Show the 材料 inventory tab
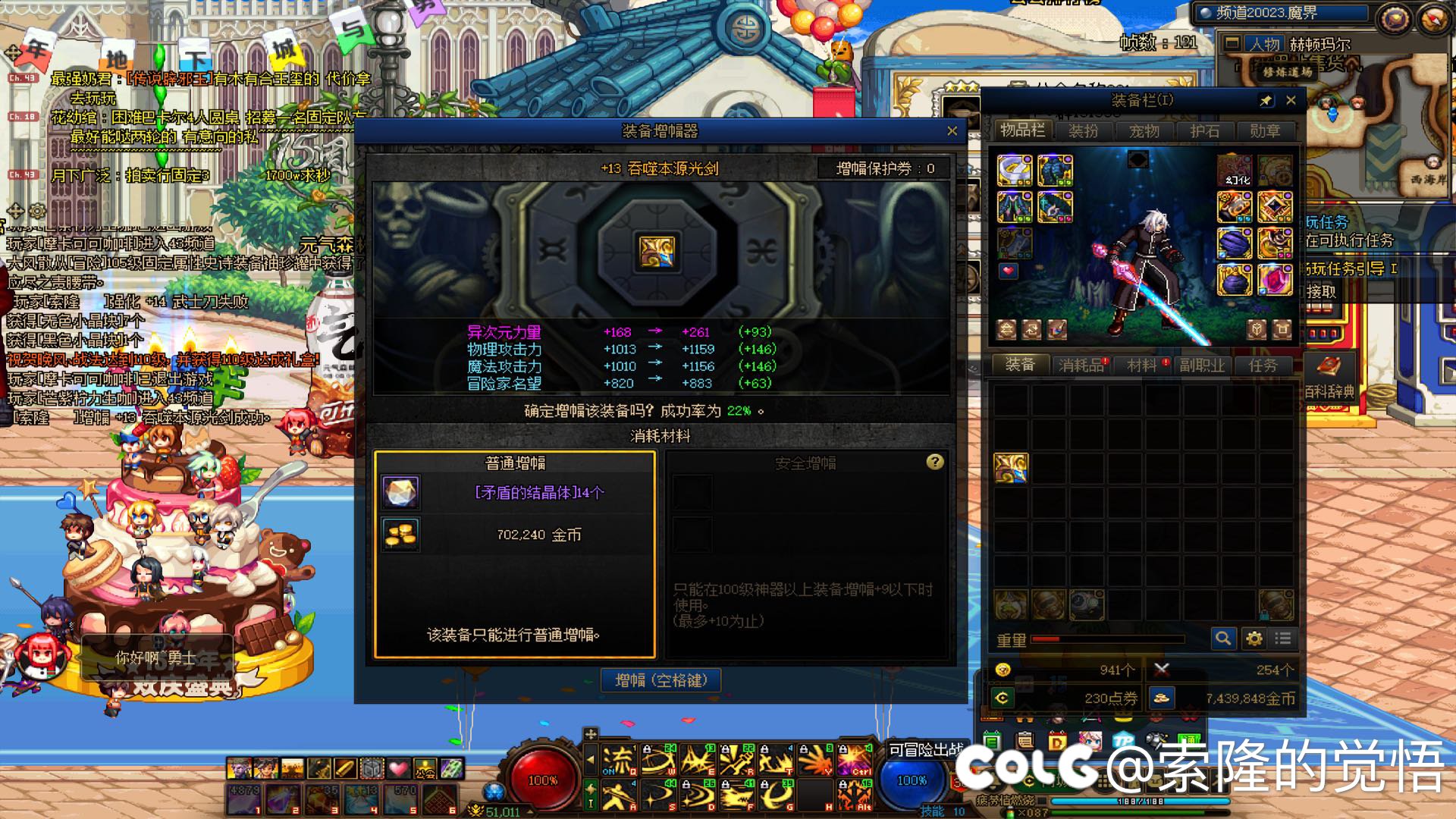Screen dimensions: 1456x819 coord(1141,366)
